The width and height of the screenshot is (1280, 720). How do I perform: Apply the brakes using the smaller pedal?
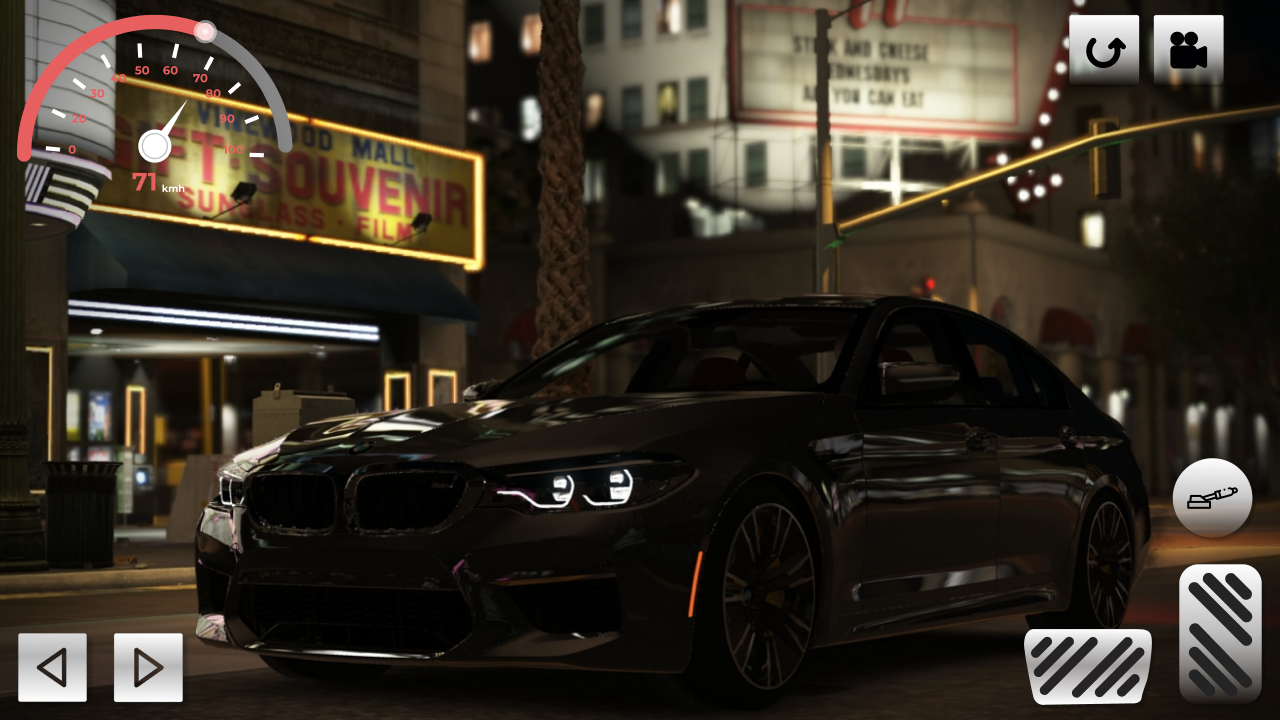coord(1089,665)
